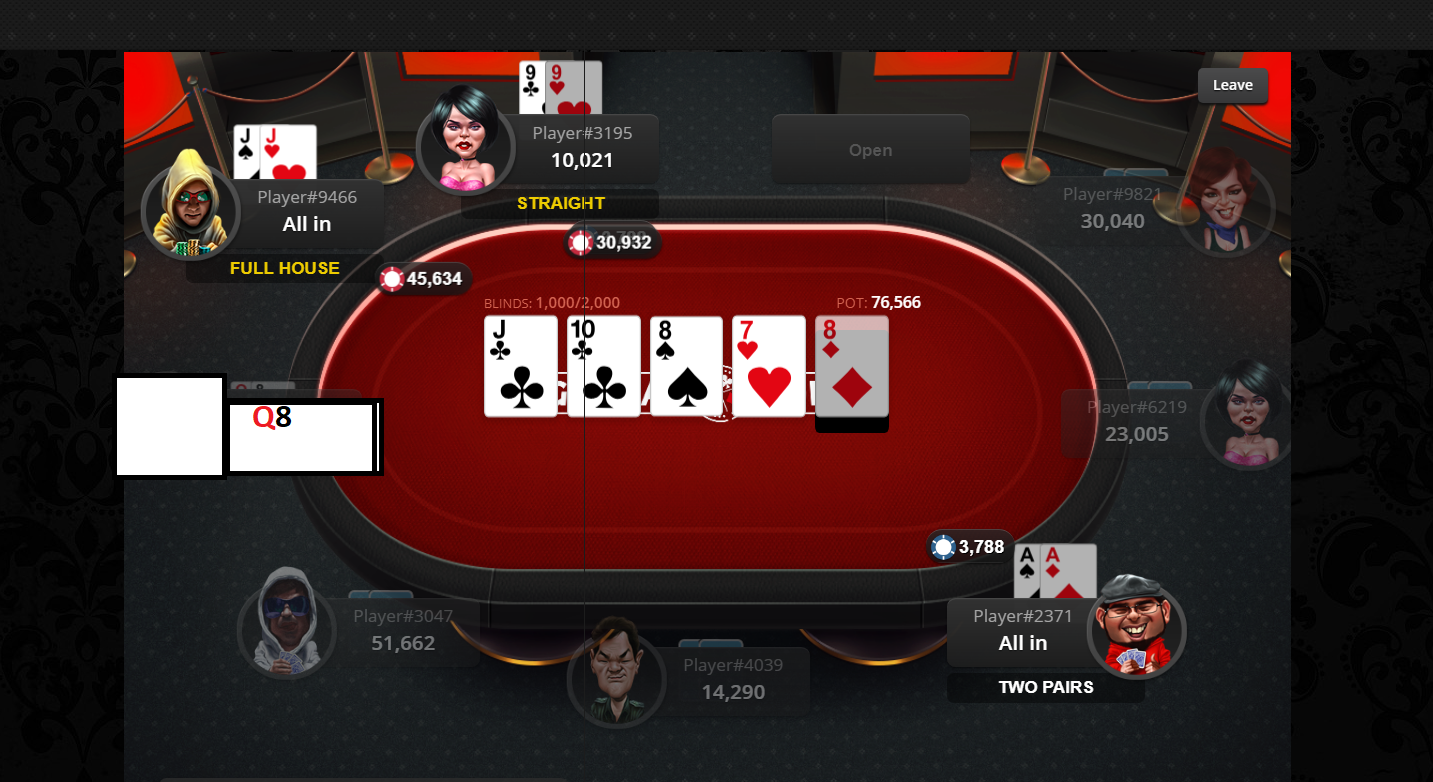Select Player#9466's seat panel
1433x782 pixels.
[x=306, y=211]
